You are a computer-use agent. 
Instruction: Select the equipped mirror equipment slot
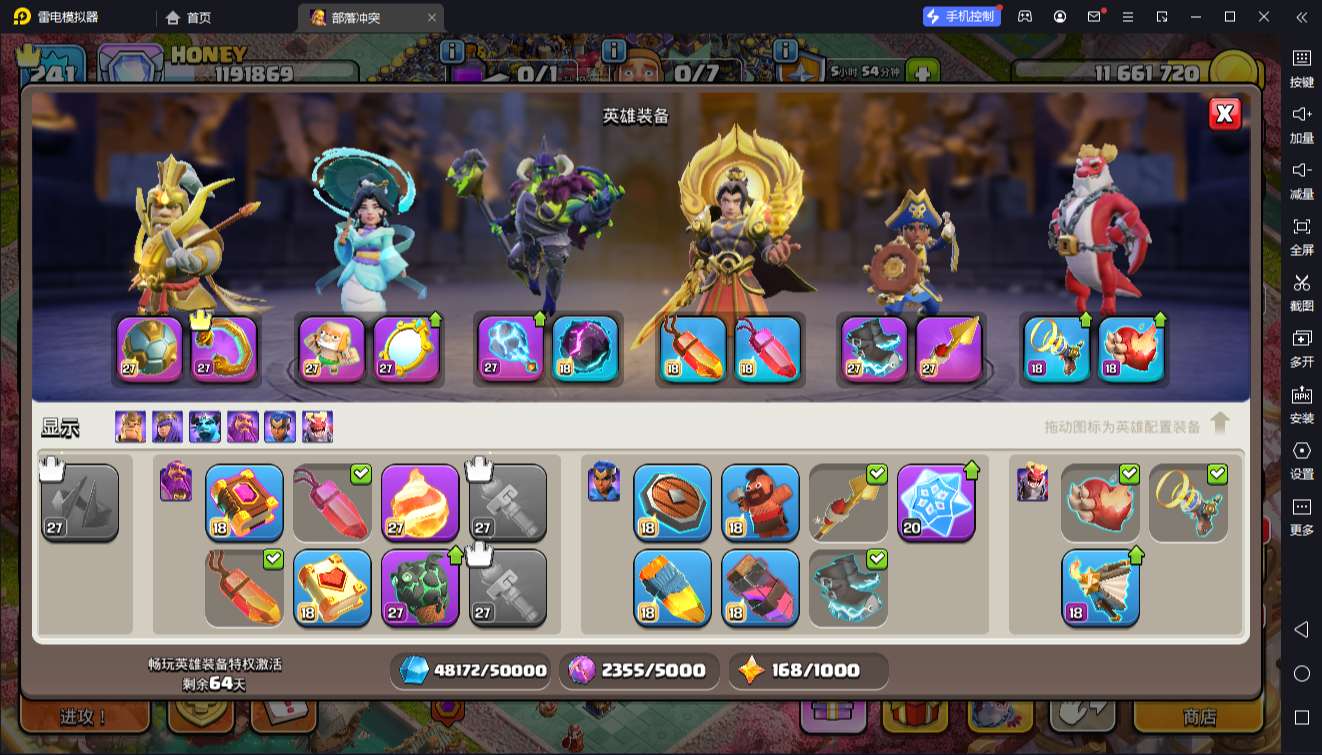point(406,349)
